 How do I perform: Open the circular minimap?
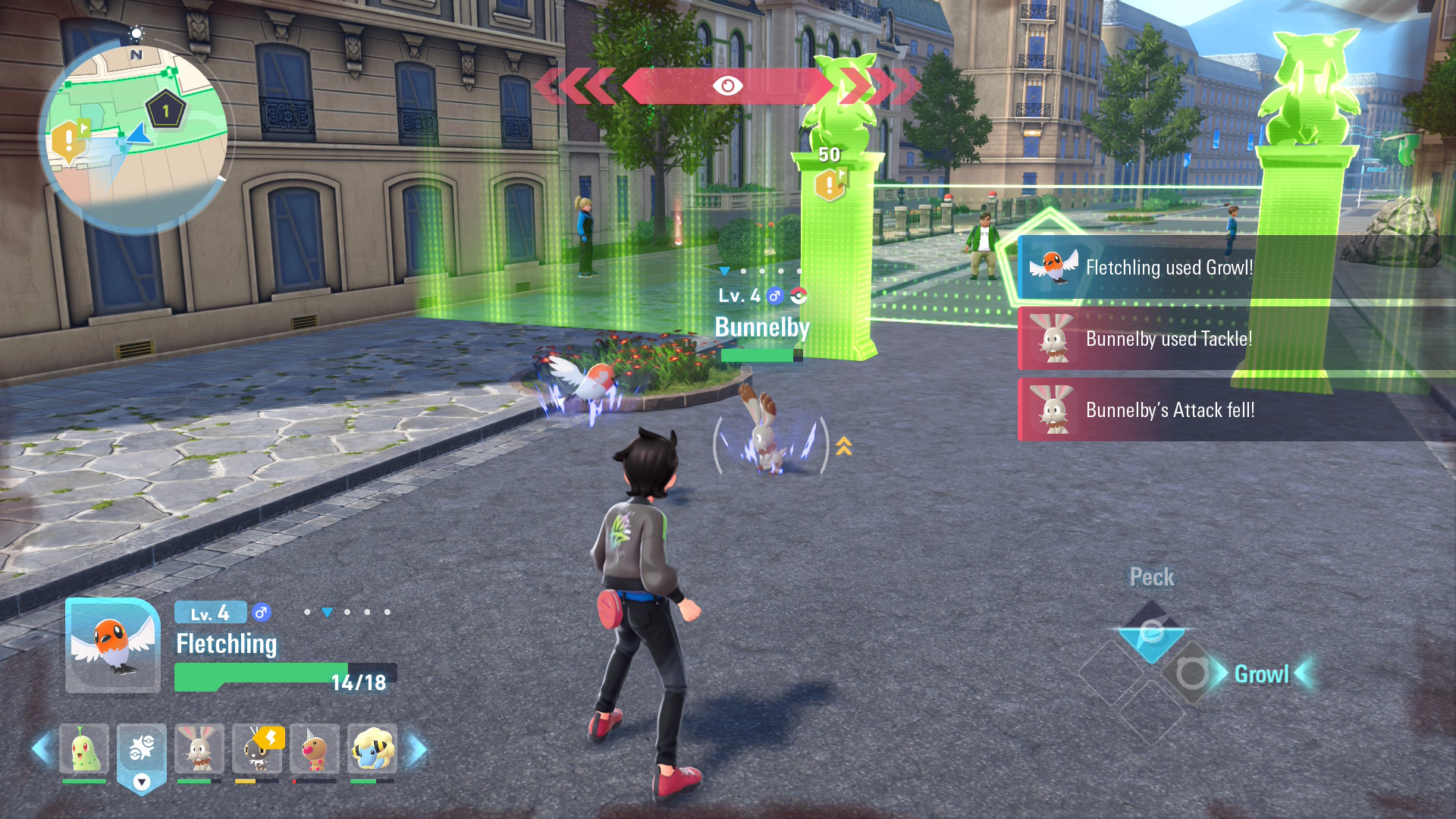135,136
